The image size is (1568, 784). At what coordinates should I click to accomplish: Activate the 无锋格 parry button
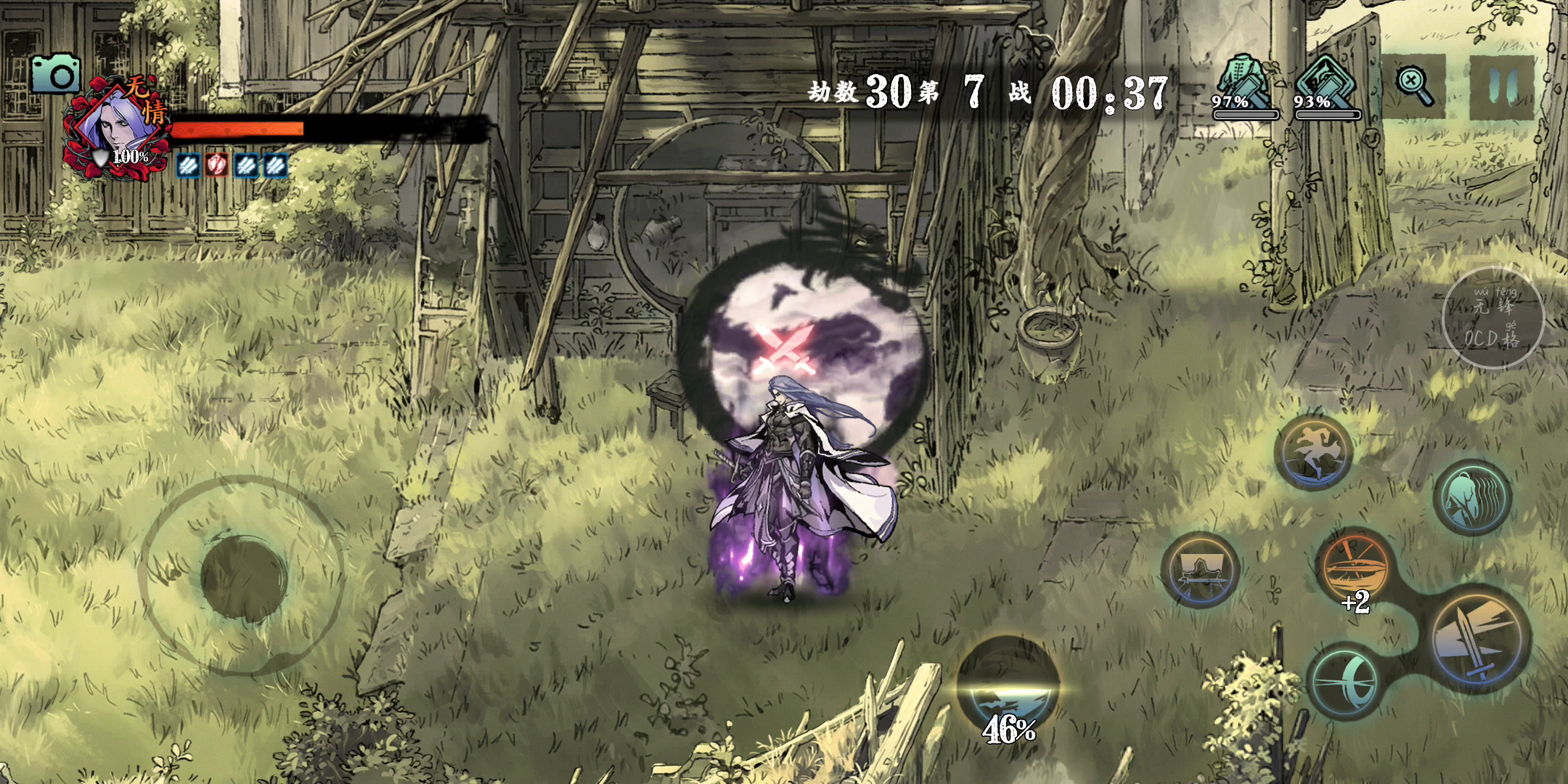click(x=1493, y=318)
